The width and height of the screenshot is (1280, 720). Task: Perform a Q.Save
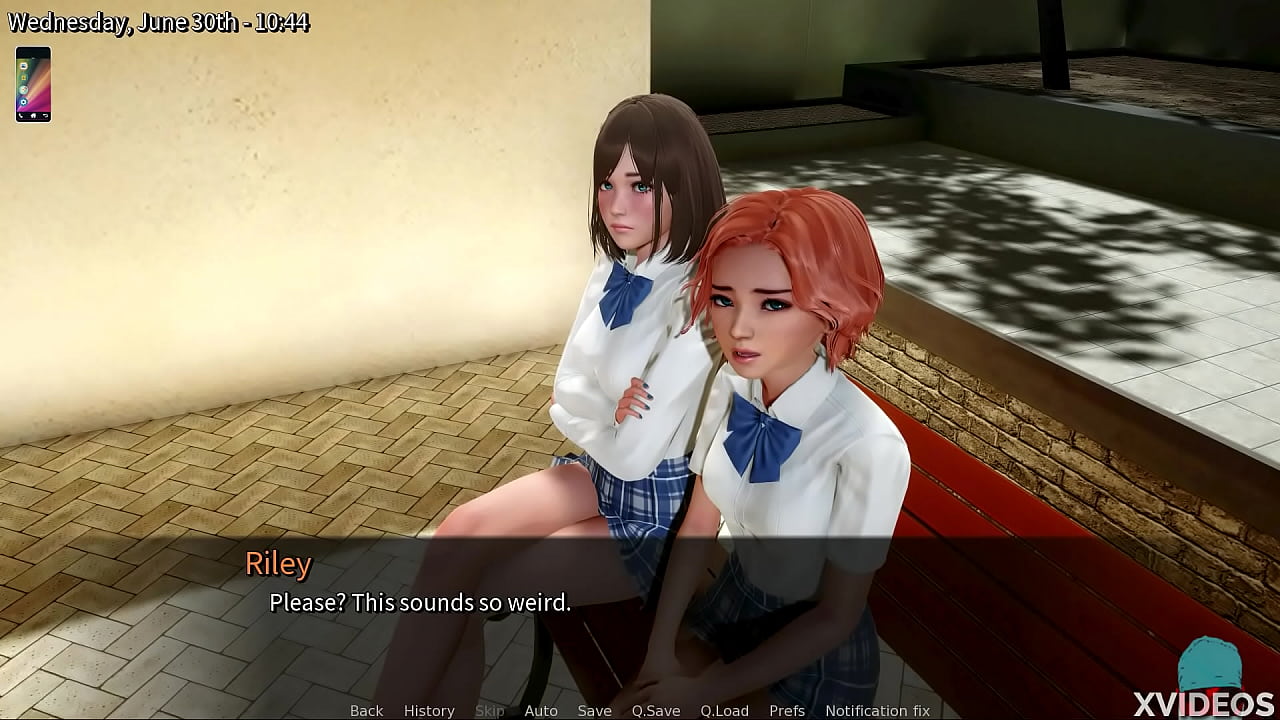click(655, 710)
